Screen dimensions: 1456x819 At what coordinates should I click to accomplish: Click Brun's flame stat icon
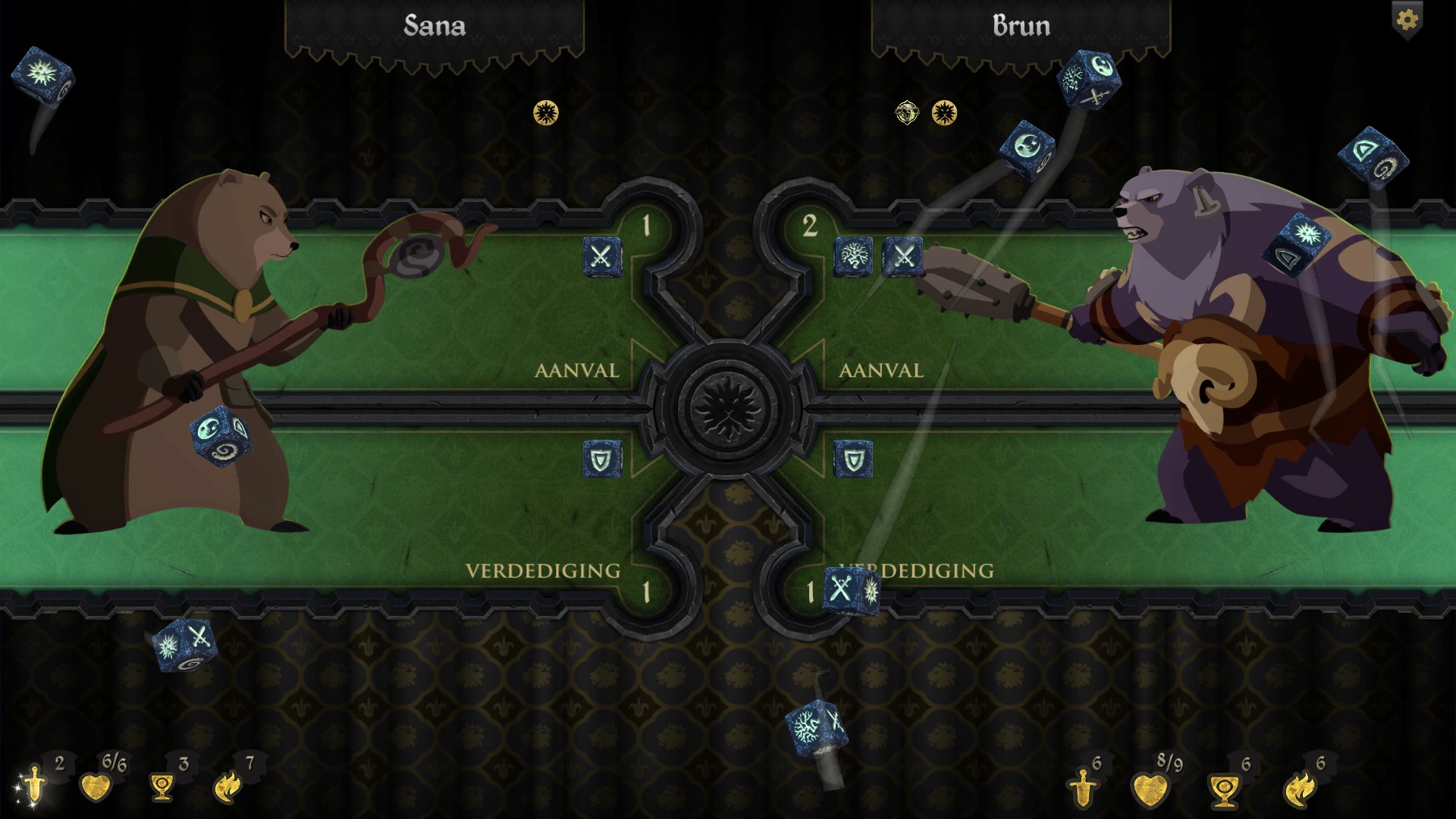tap(1298, 789)
